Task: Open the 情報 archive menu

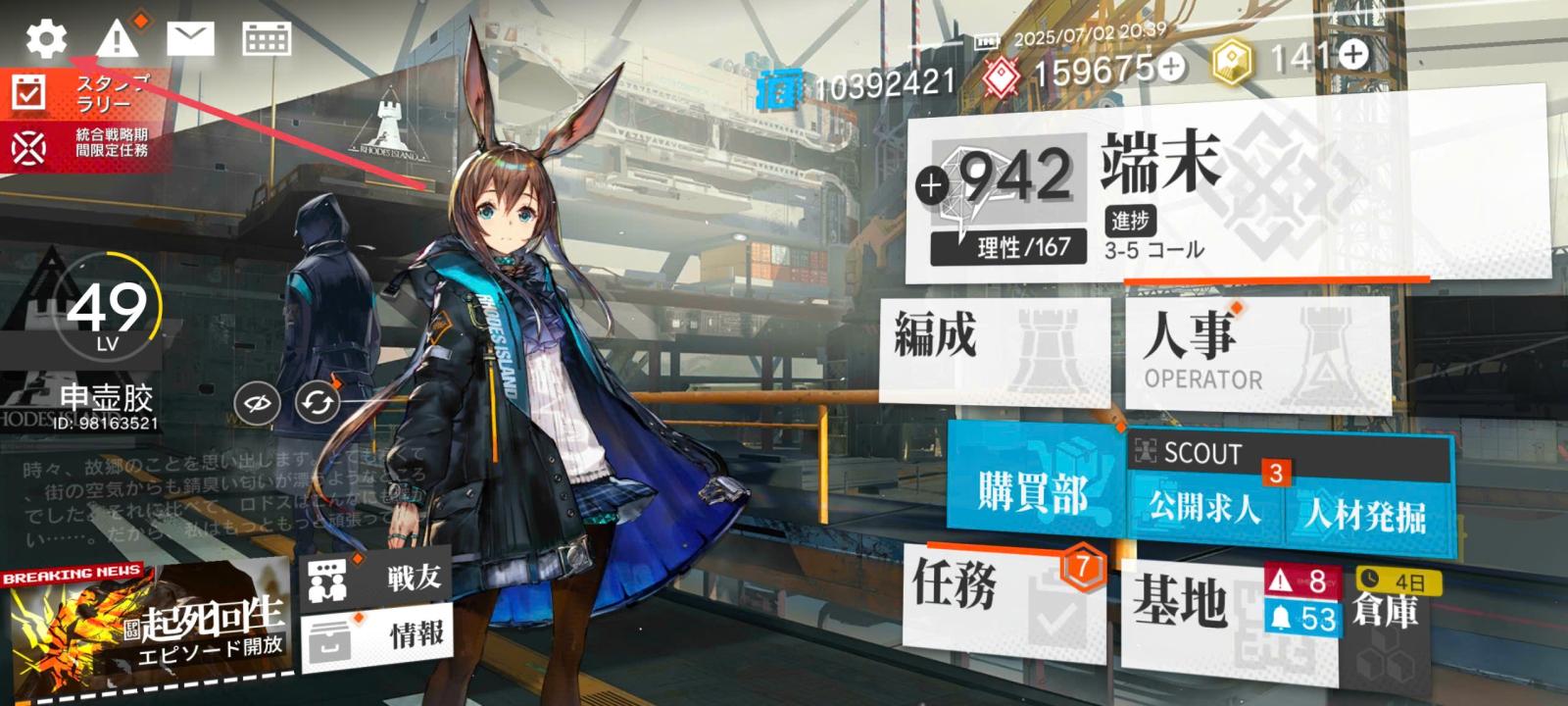Action: (377, 637)
